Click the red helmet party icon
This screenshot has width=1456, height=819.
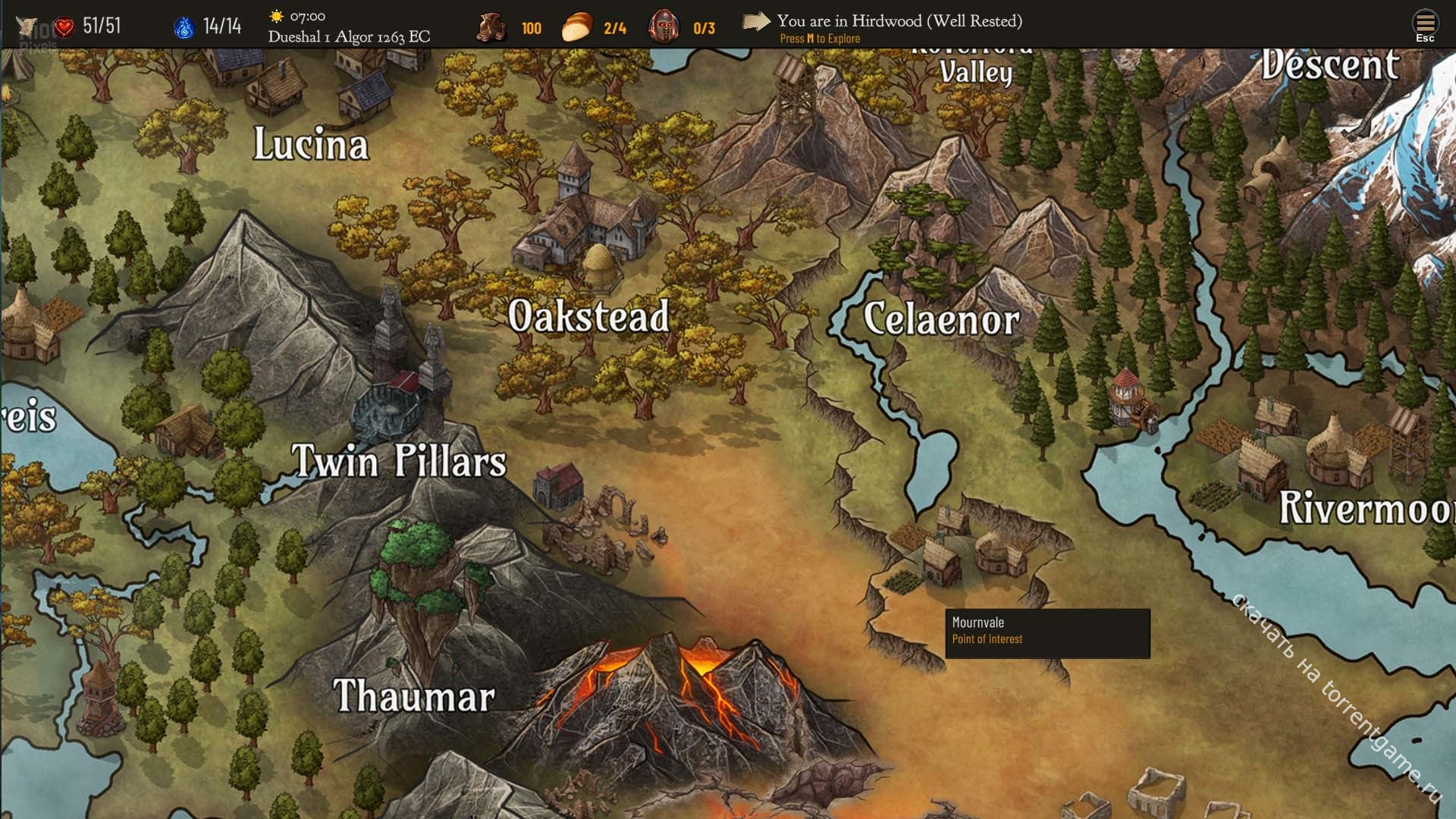point(664,27)
